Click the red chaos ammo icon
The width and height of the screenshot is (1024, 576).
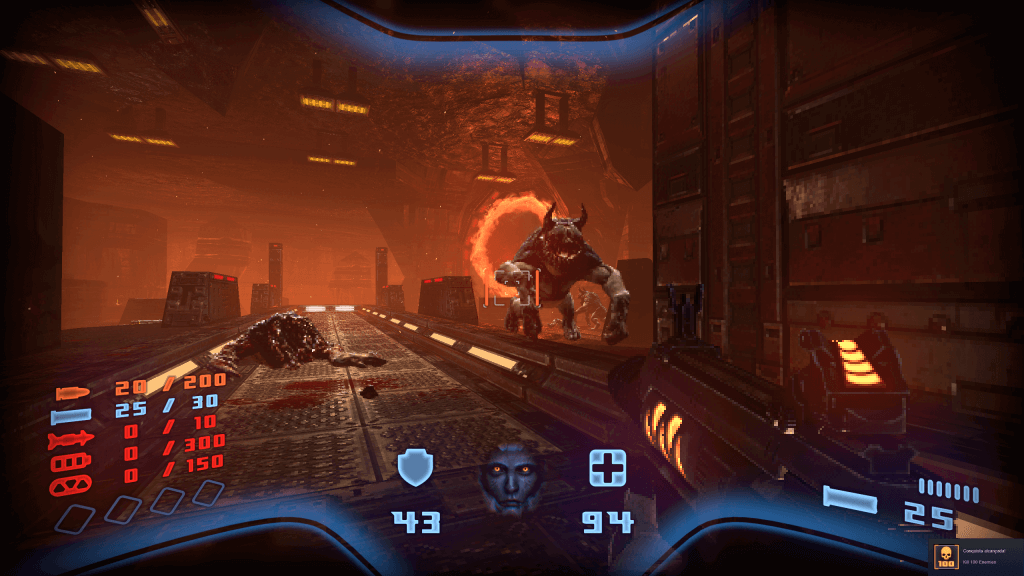coord(72,487)
